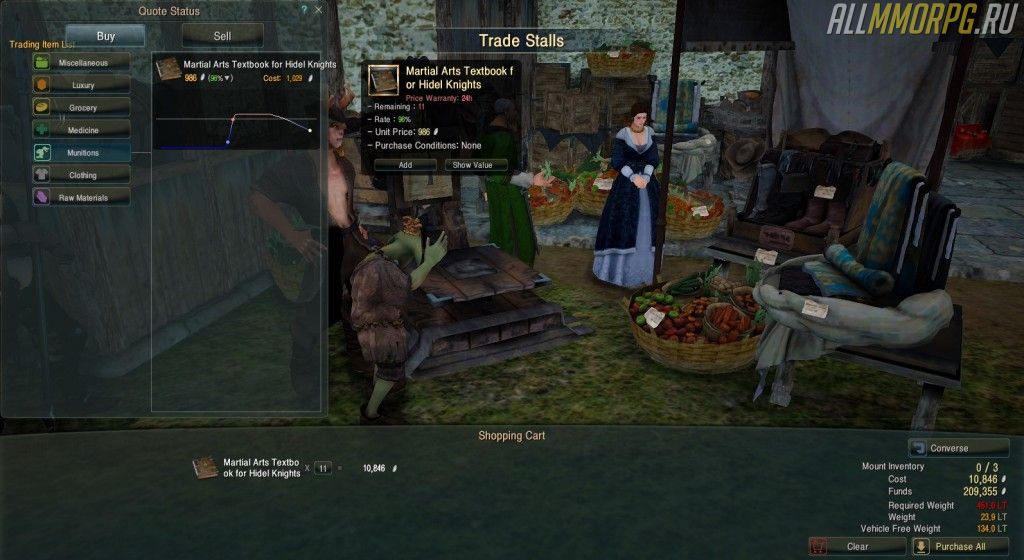Switch to the Buy tab
This screenshot has width=1024, height=560.
point(105,36)
